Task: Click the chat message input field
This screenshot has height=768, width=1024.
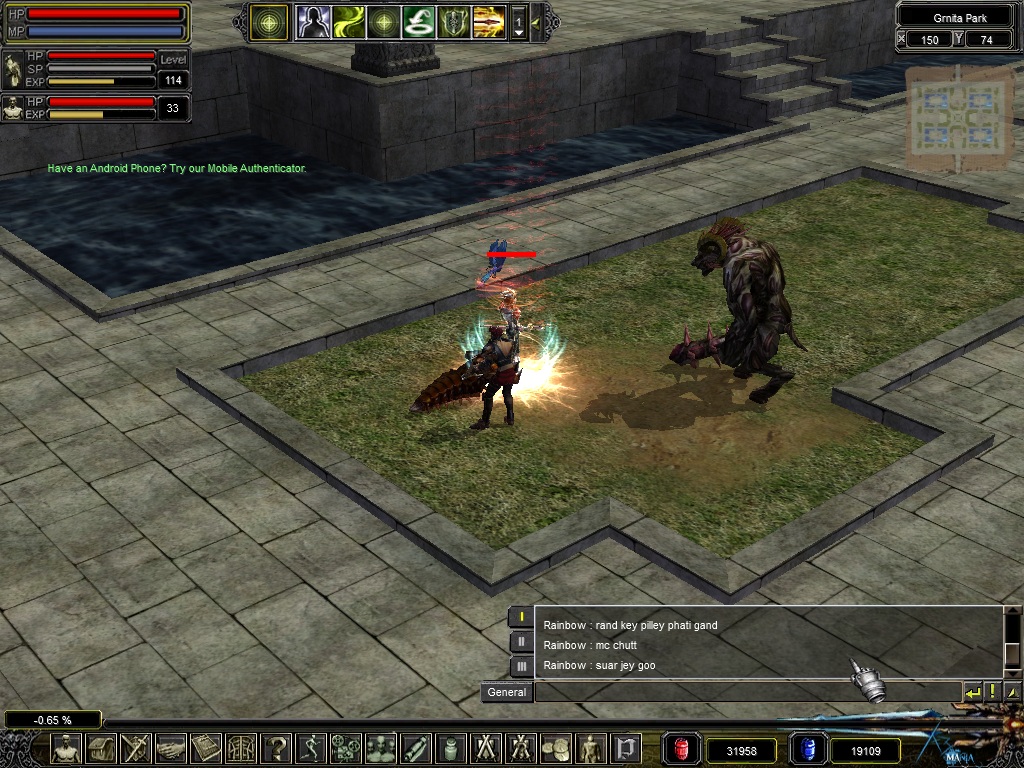Action: pyautogui.click(x=745, y=692)
